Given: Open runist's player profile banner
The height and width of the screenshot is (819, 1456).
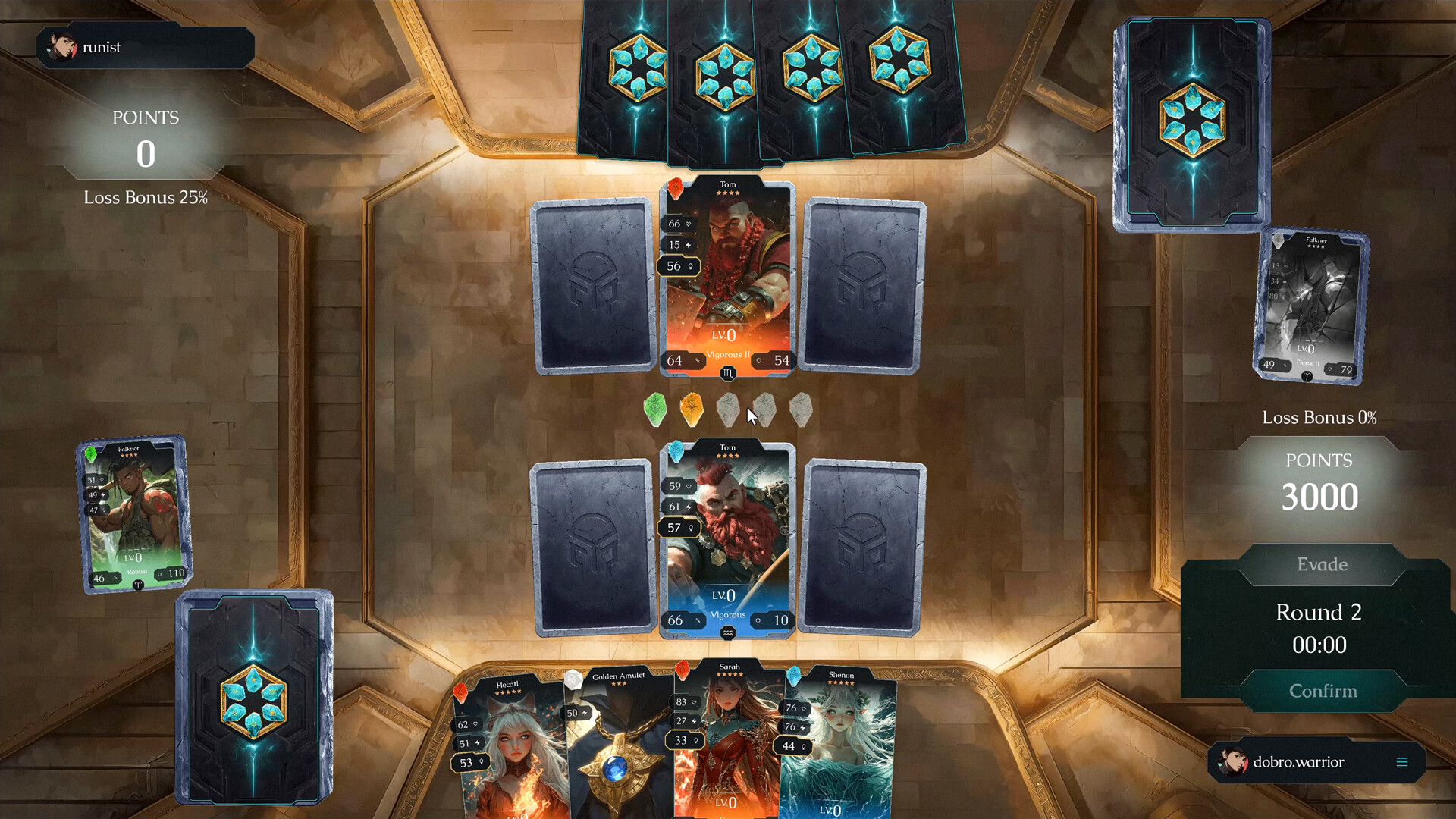Looking at the screenshot, I should click(144, 47).
